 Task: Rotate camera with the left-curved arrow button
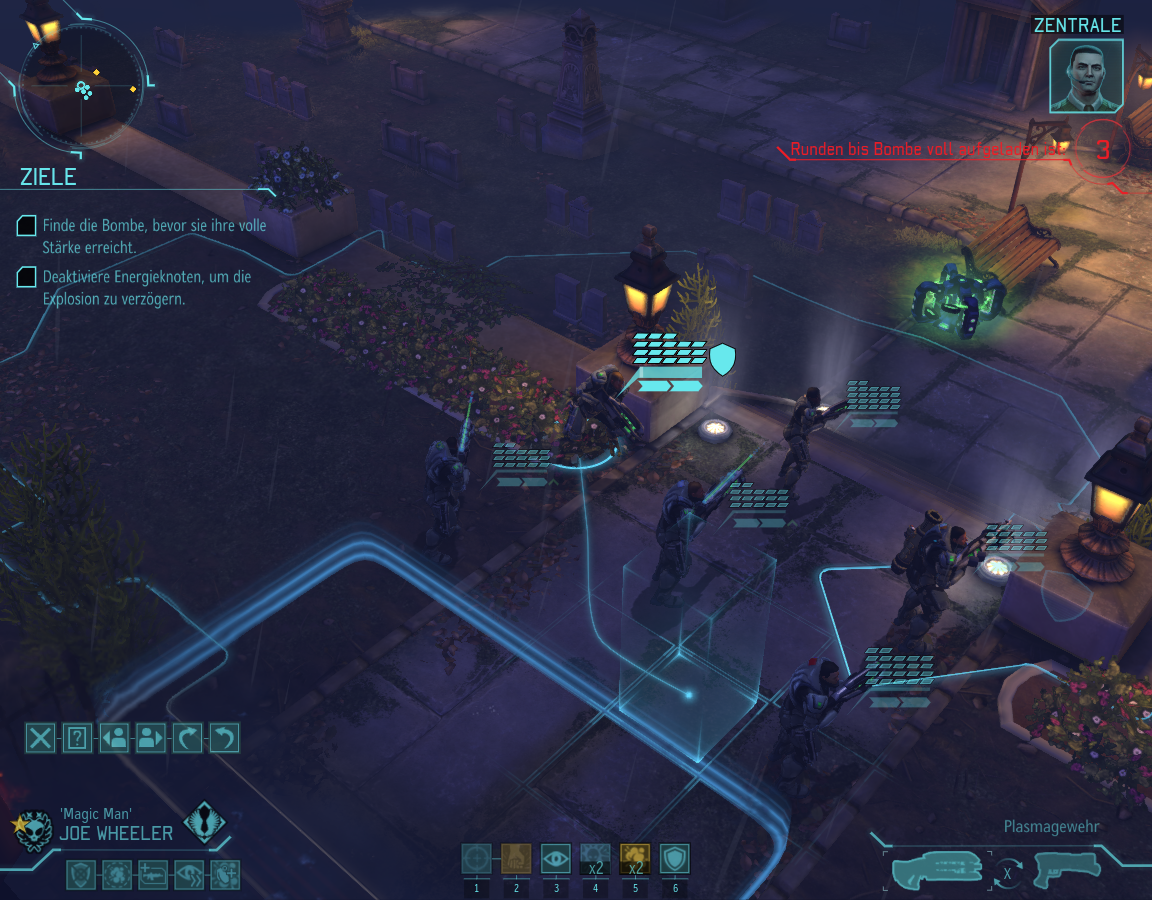click(x=224, y=738)
